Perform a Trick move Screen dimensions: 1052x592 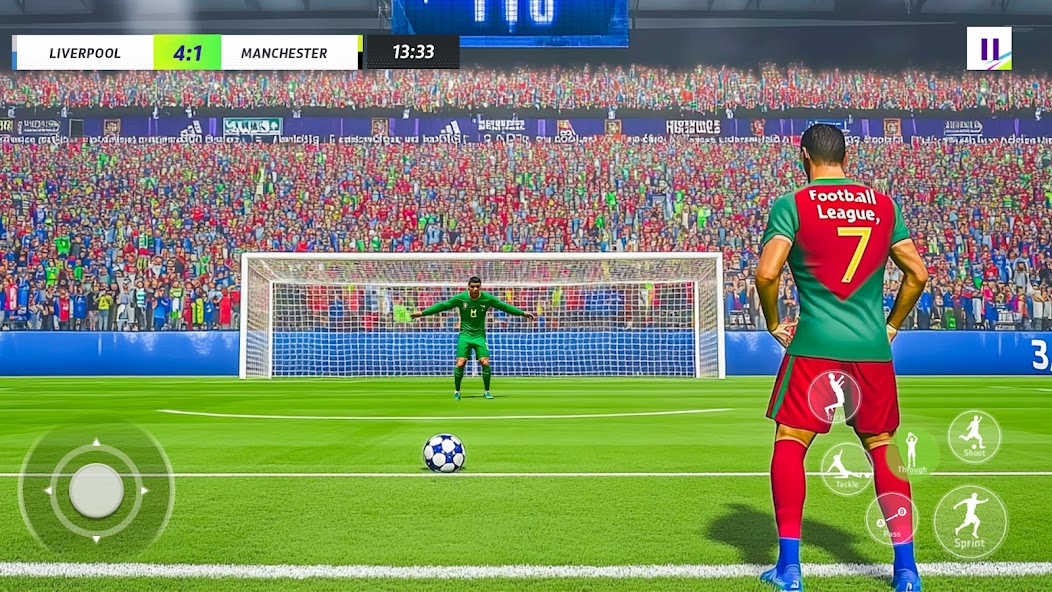[x=834, y=396]
